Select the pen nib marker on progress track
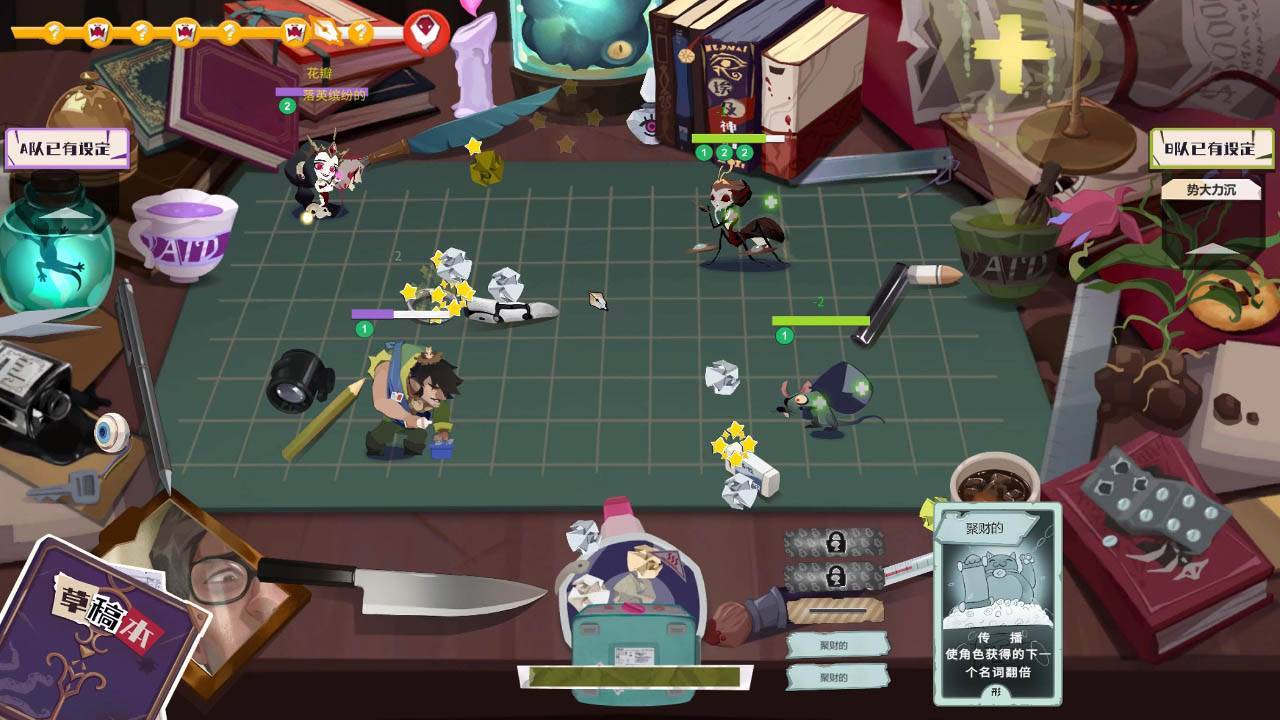Viewport: 1280px width, 720px height. 328,31
